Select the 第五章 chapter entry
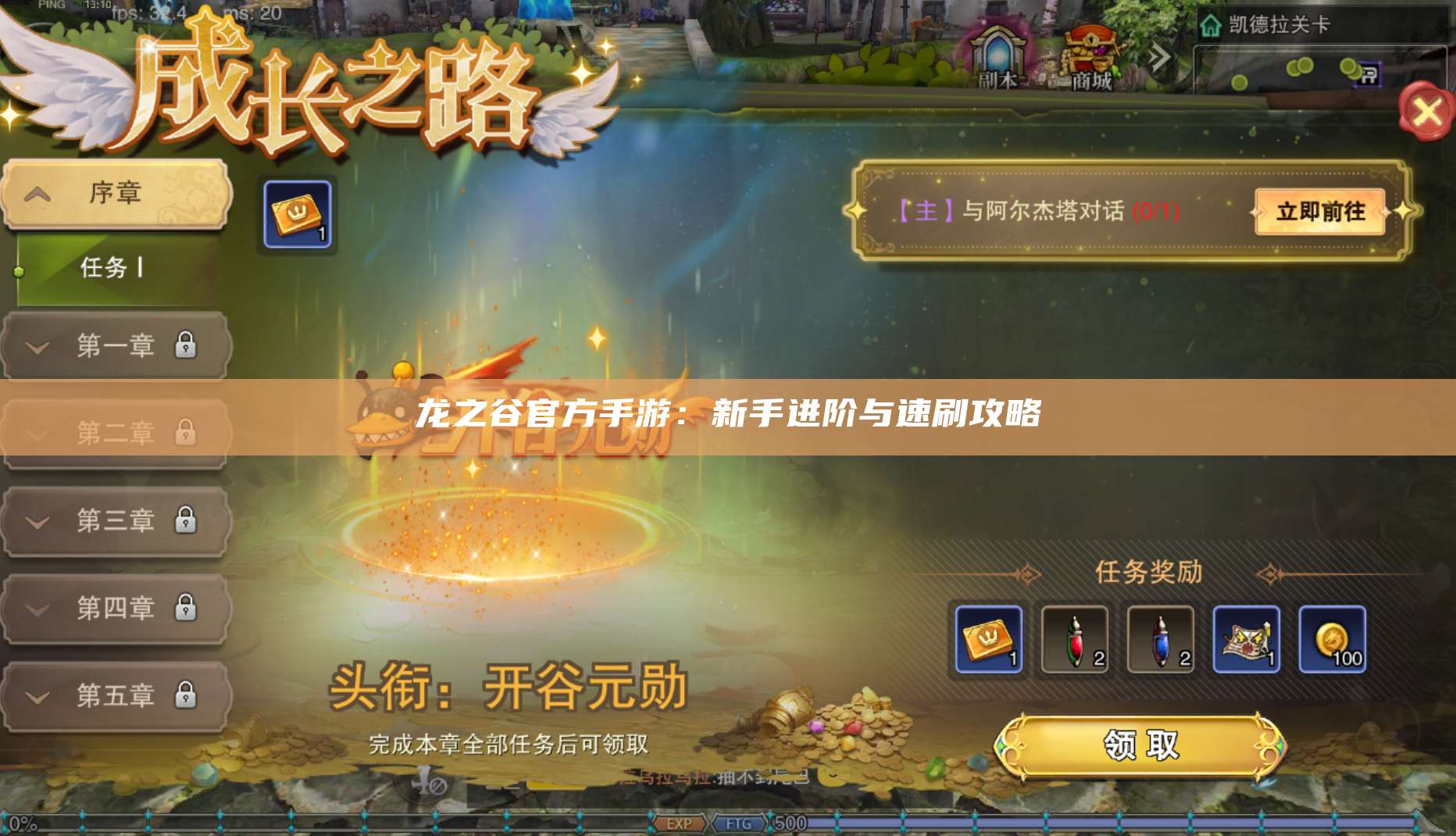Image resolution: width=1456 pixels, height=836 pixels. pos(116,694)
